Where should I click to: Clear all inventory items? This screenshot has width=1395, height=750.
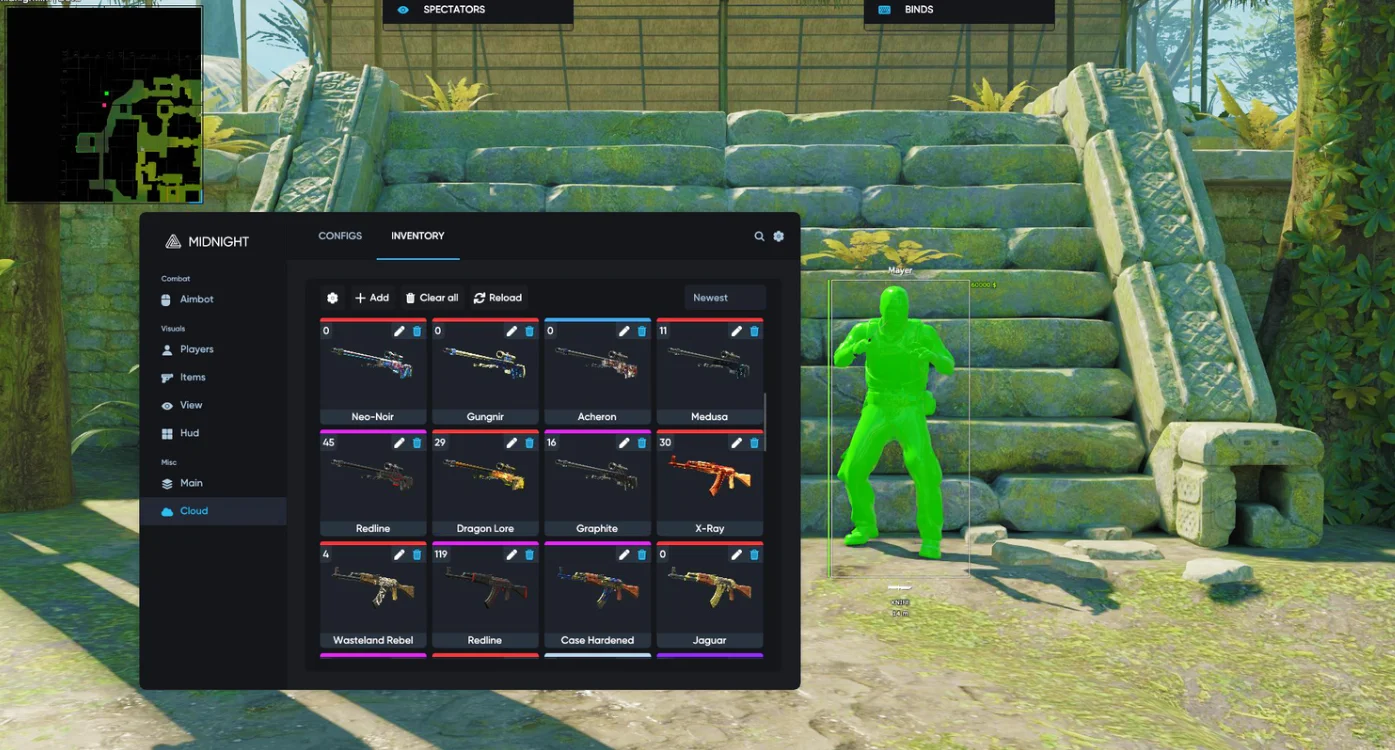click(432, 298)
